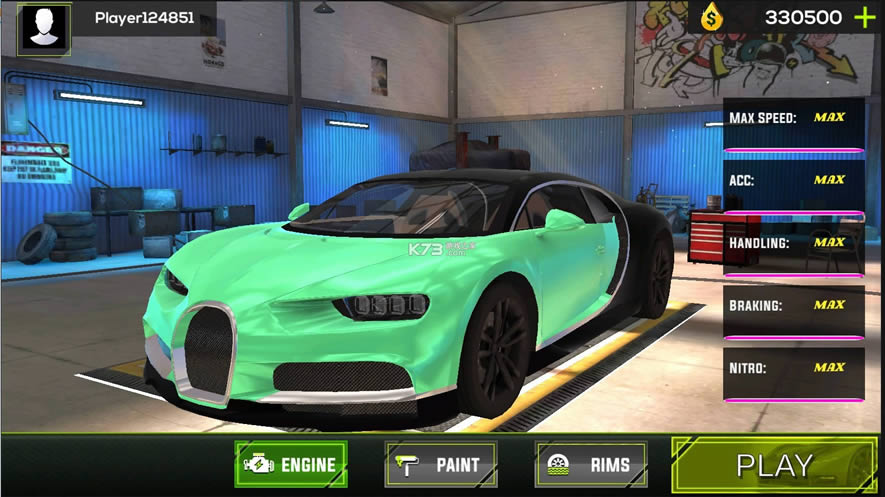Select the PAINT customization button

click(441, 464)
